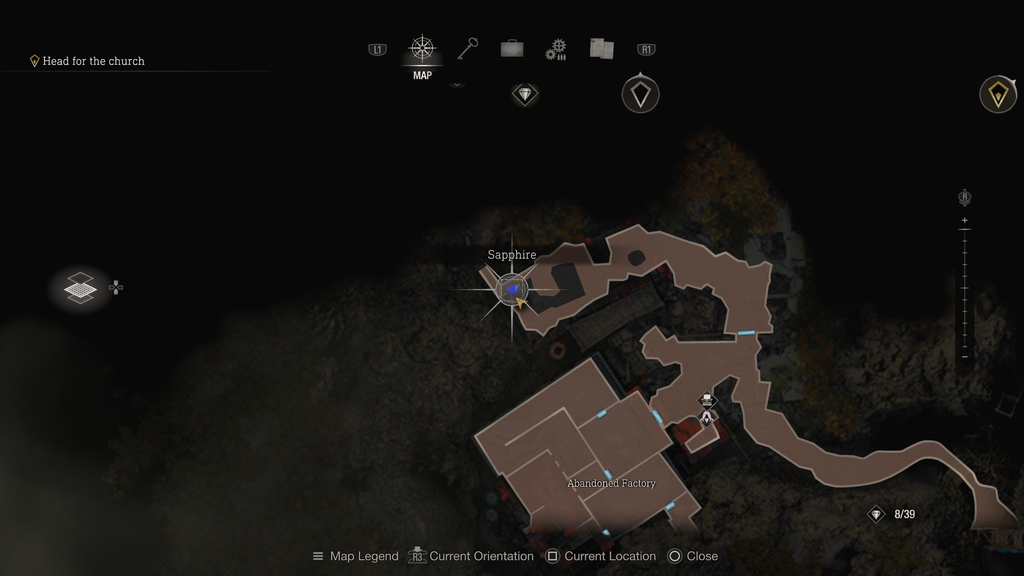Click the stacked floor layers selector

(x=80, y=289)
